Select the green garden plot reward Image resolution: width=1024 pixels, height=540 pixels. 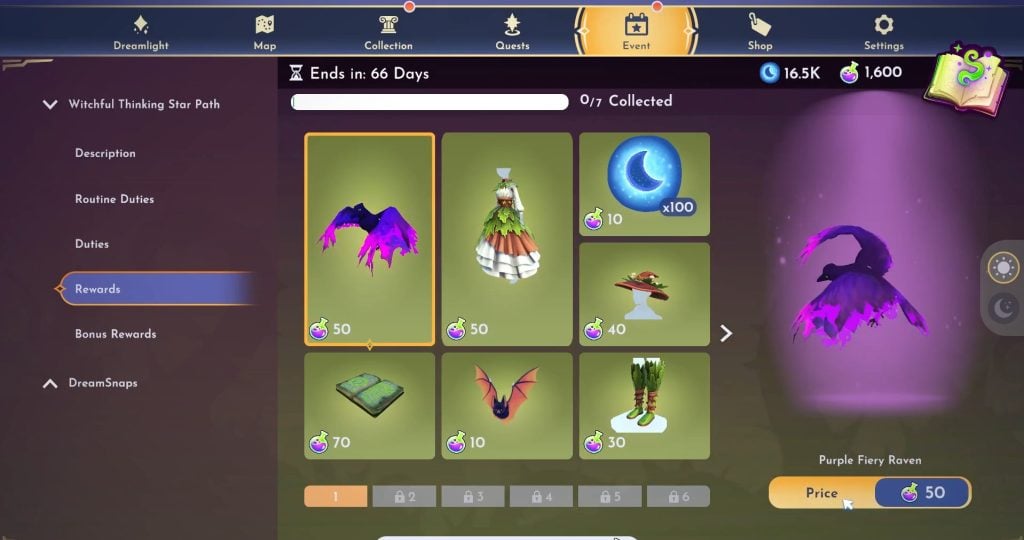(370, 405)
